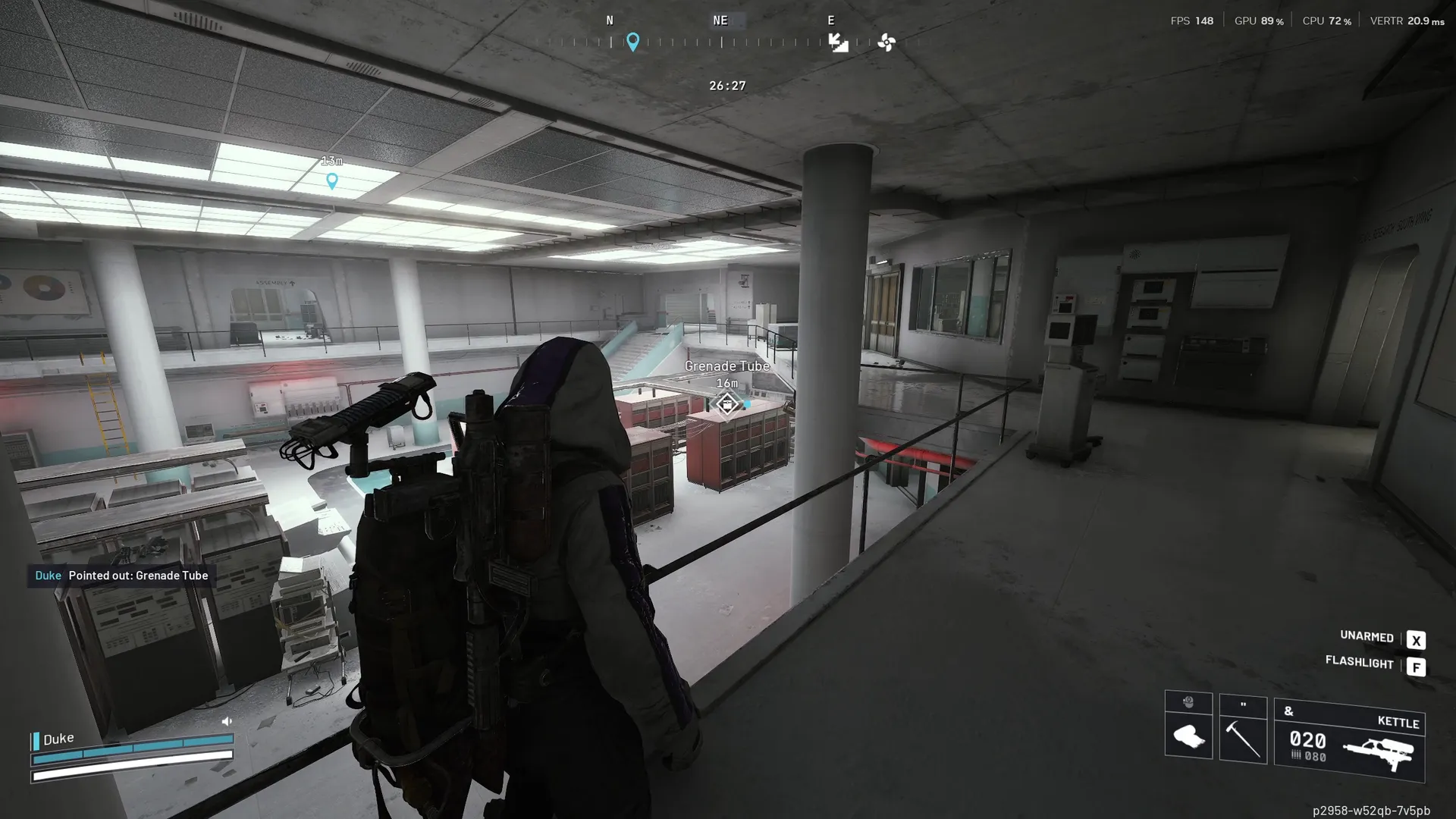Click the Grenade Tube ping marker
The width and height of the screenshot is (1456, 819).
726,404
